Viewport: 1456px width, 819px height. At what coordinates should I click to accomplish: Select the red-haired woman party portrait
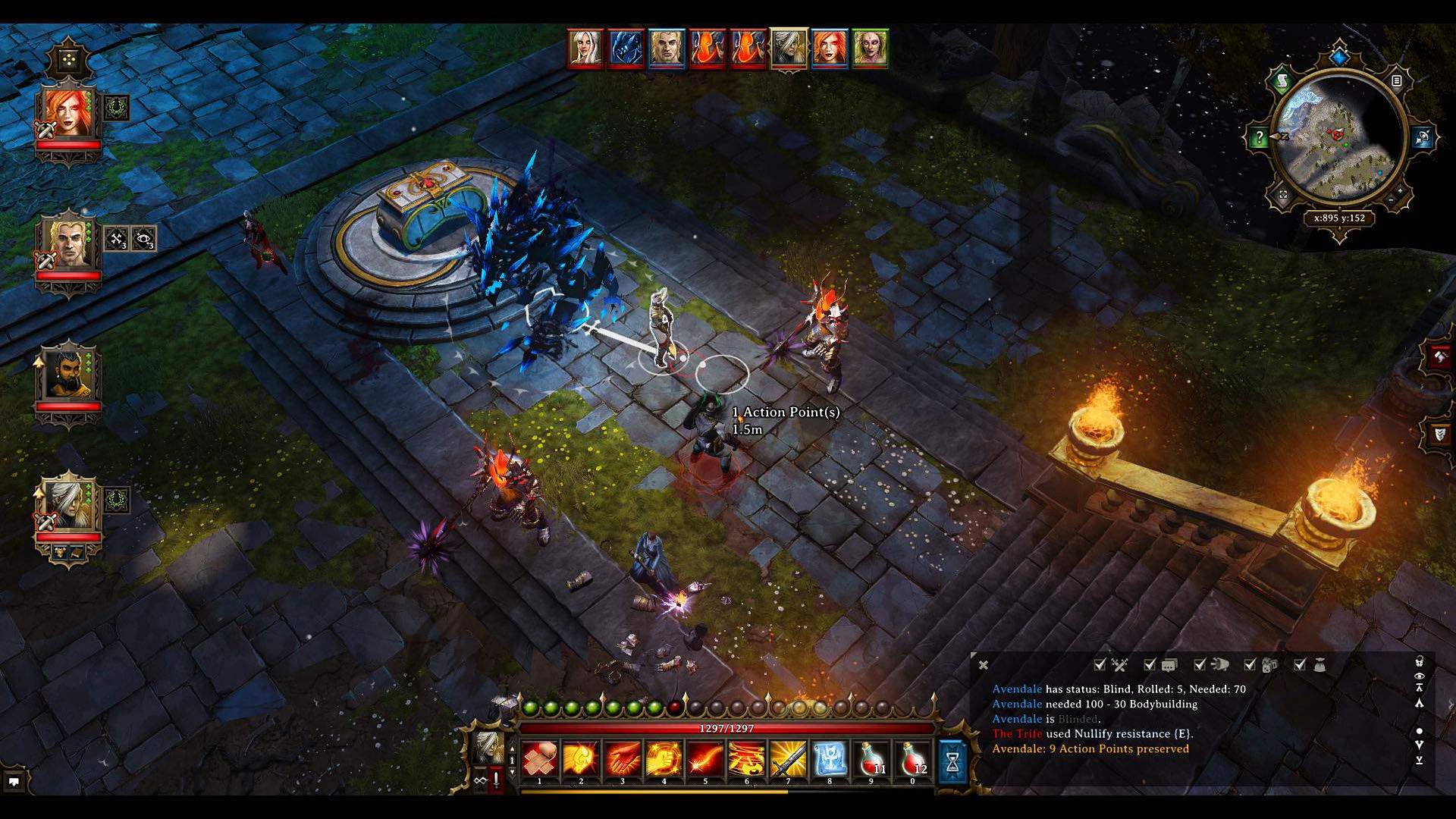click(x=68, y=114)
